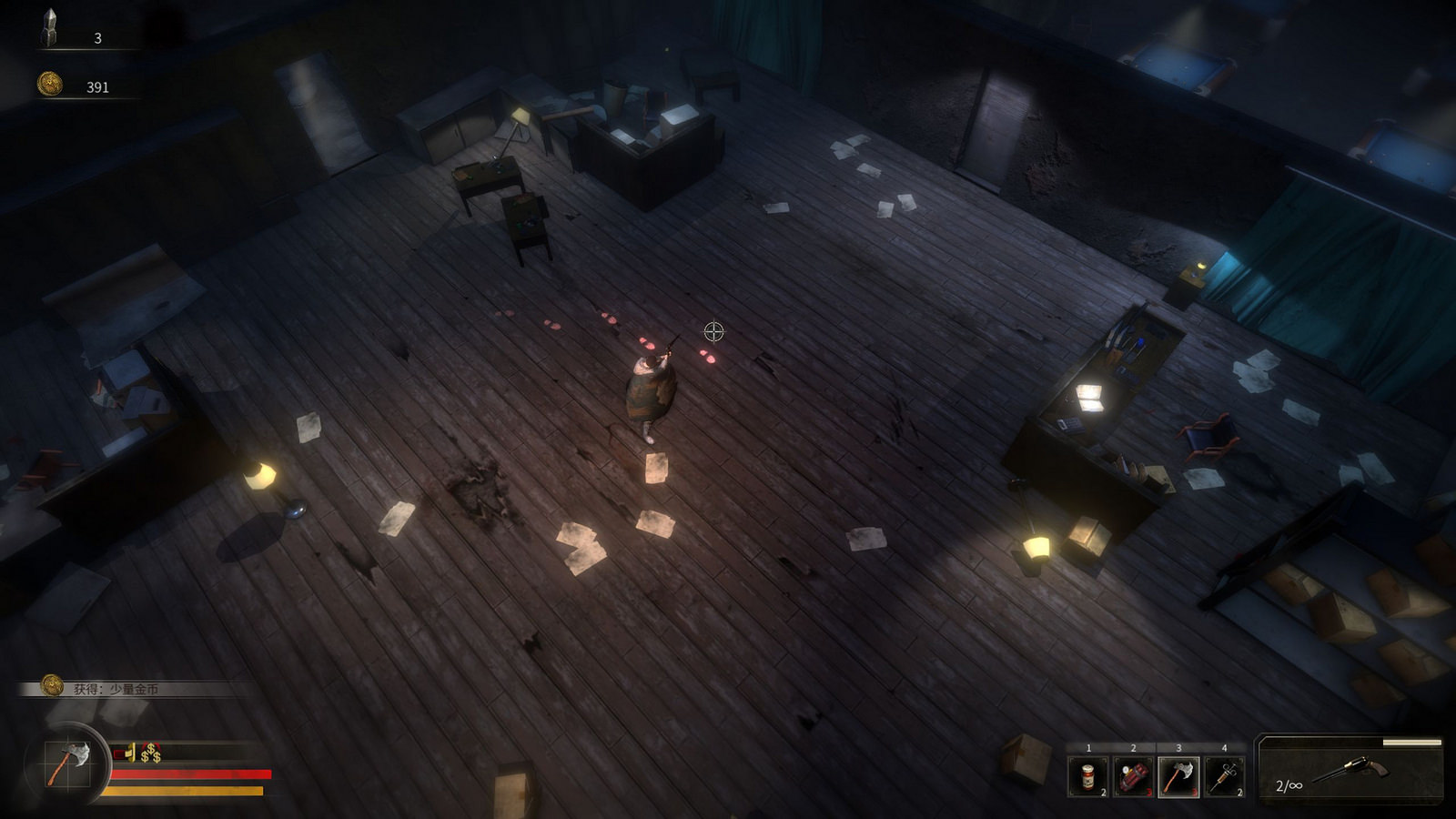Click the triple dollar sign status icon
1456x819 pixels.
[151, 753]
